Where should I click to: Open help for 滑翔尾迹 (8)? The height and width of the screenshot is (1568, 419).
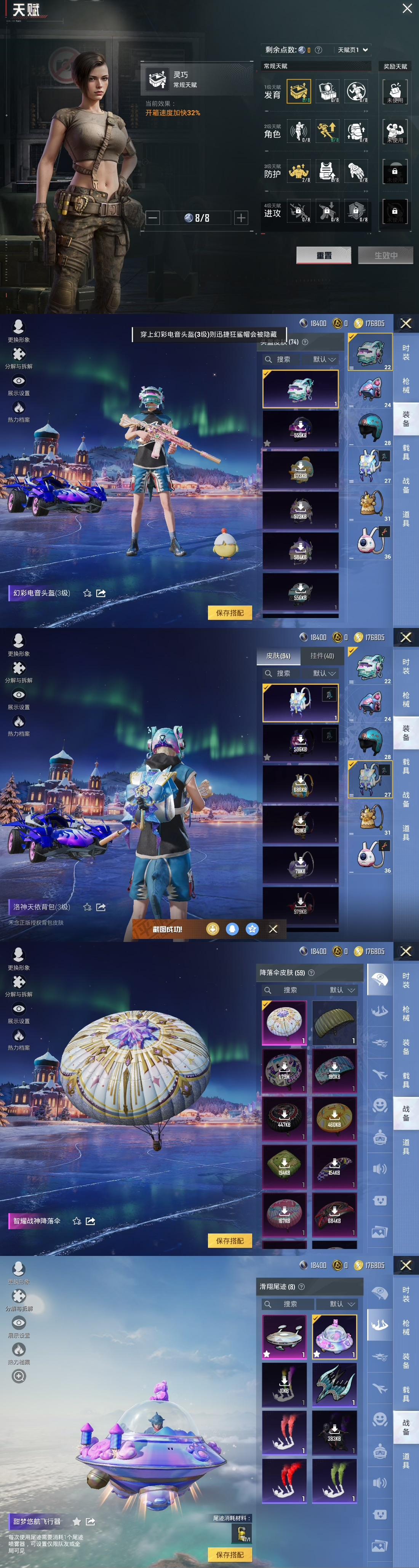click(x=302, y=1287)
